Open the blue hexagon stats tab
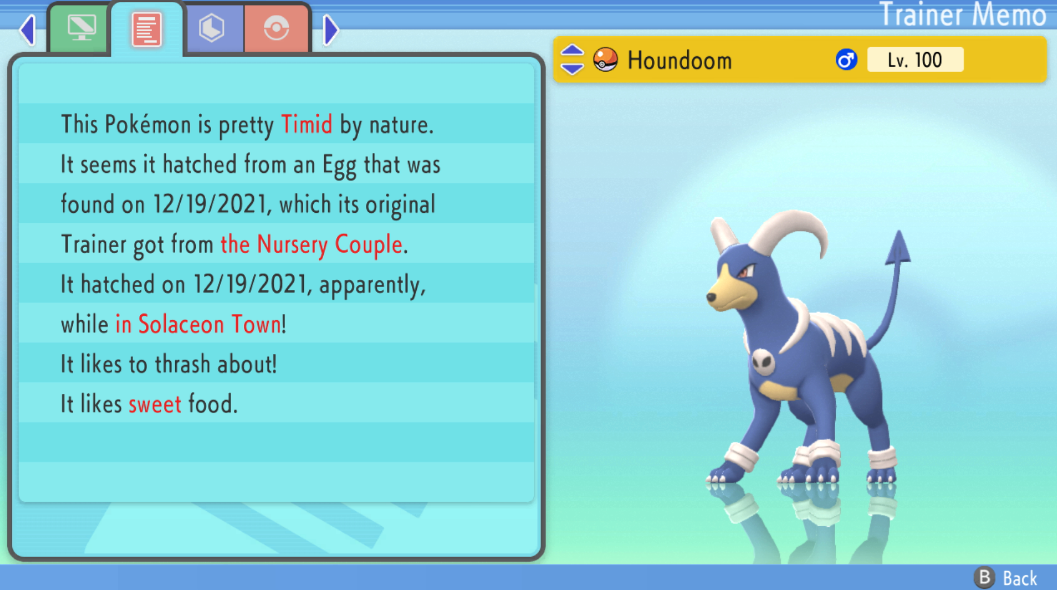This screenshot has height=590, width=1057. coord(213,29)
